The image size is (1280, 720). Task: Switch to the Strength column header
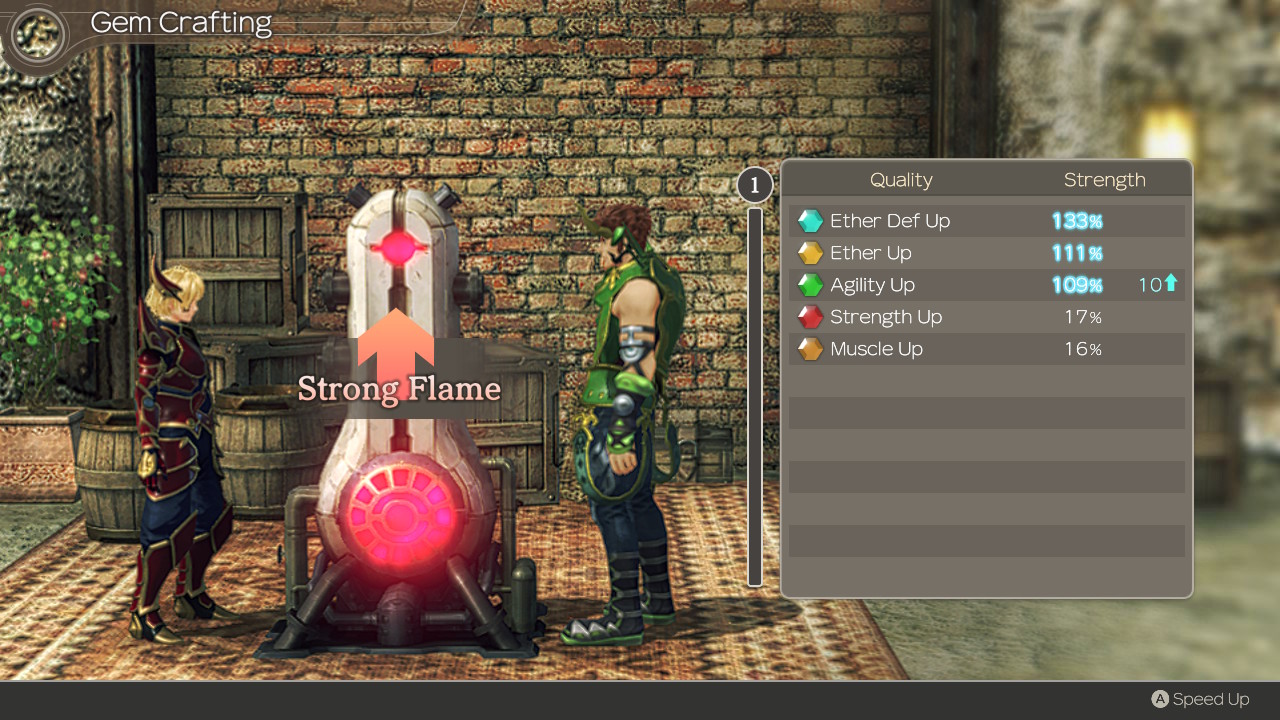[x=1105, y=179]
